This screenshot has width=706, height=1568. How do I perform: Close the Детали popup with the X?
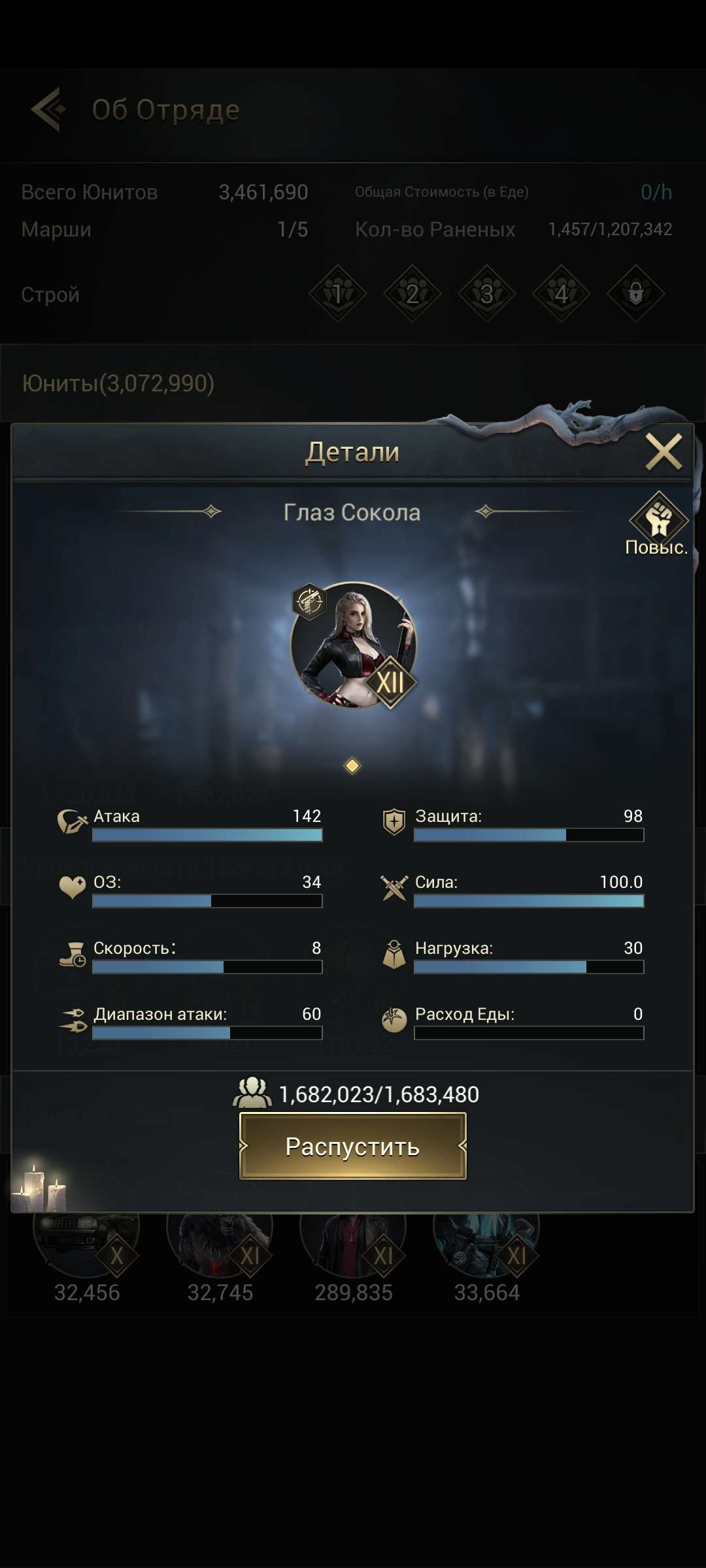coord(664,452)
